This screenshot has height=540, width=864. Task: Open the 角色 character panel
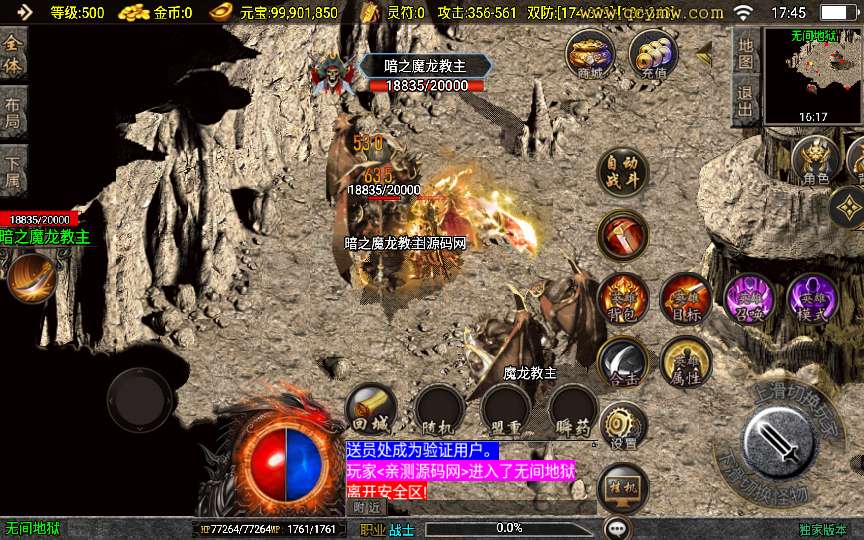pos(815,161)
